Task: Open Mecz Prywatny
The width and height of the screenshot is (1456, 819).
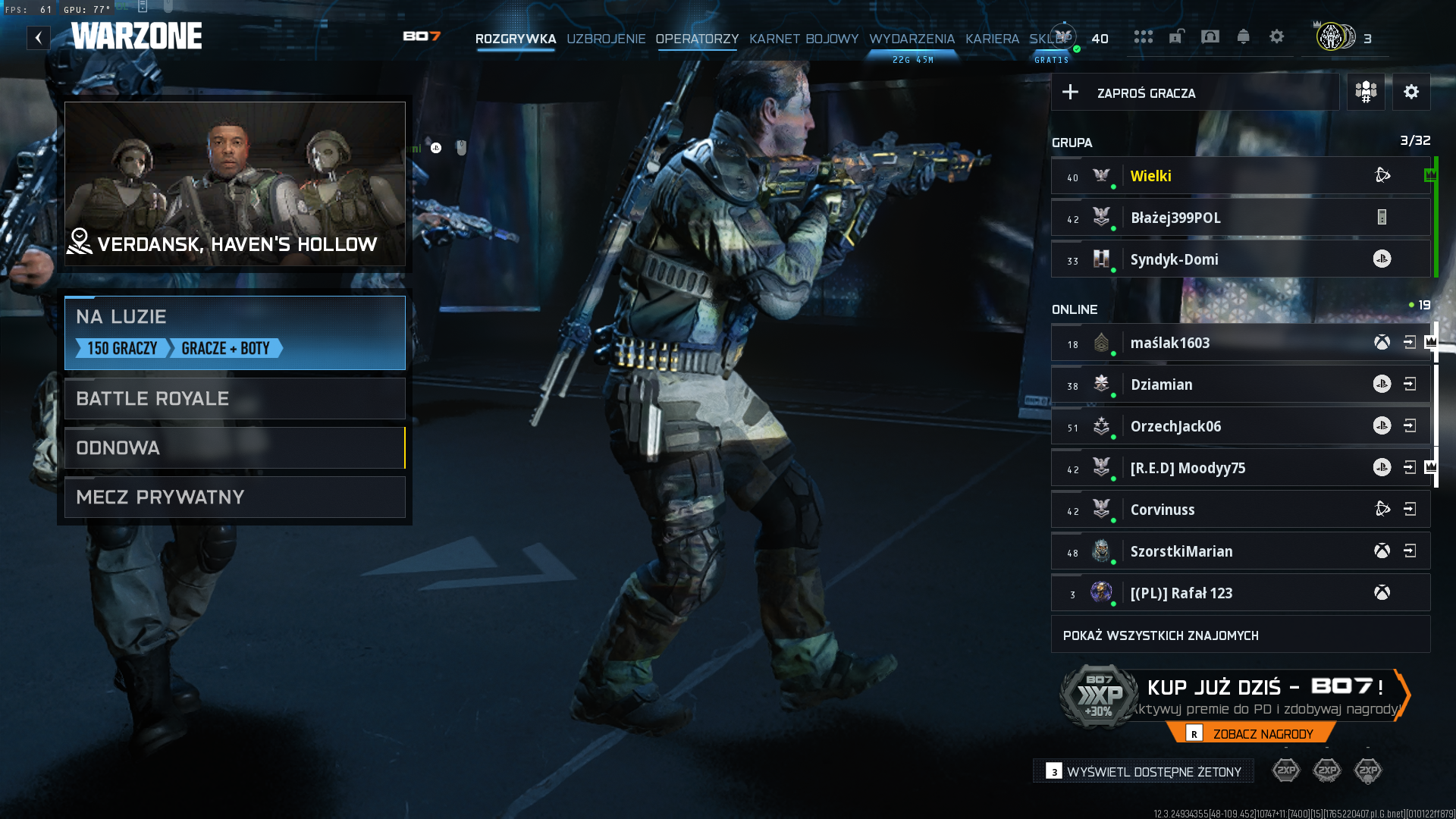Action: pos(235,497)
